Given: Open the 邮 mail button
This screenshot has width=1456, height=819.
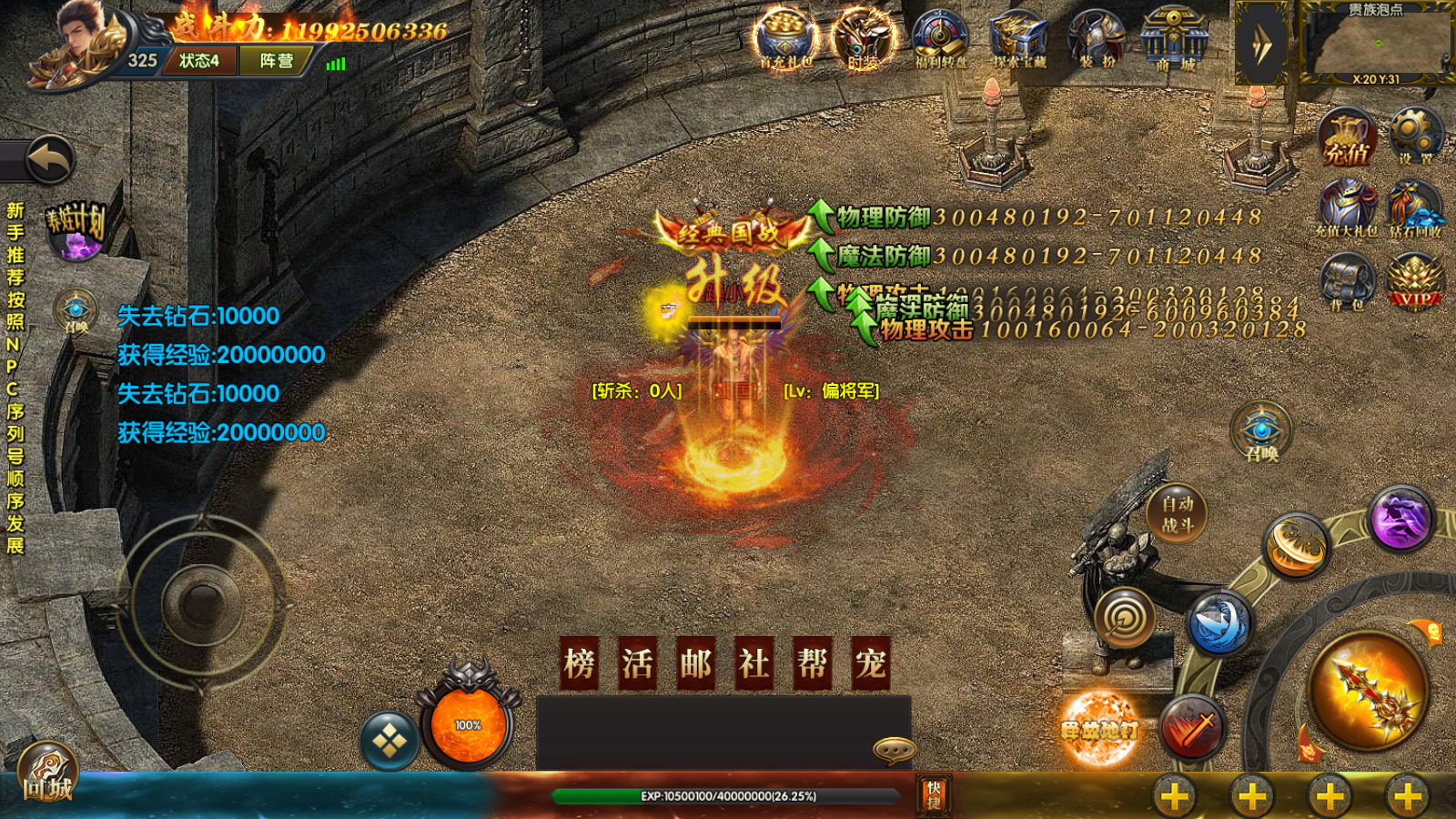Looking at the screenshot, I should click(x=696, y=663).
